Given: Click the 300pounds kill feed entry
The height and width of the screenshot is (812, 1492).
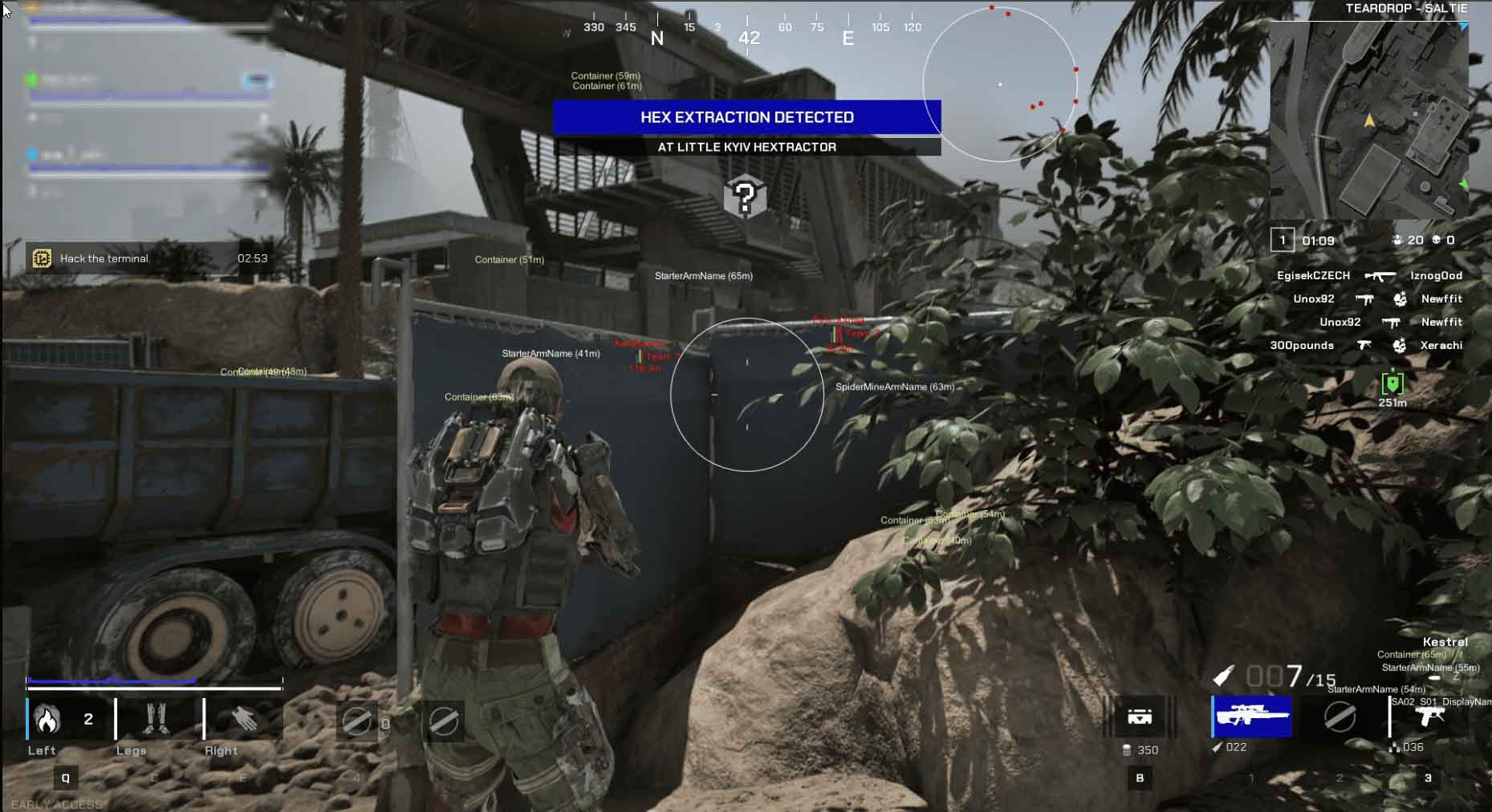Looking at the screenshot, I should pos(1302,345).
